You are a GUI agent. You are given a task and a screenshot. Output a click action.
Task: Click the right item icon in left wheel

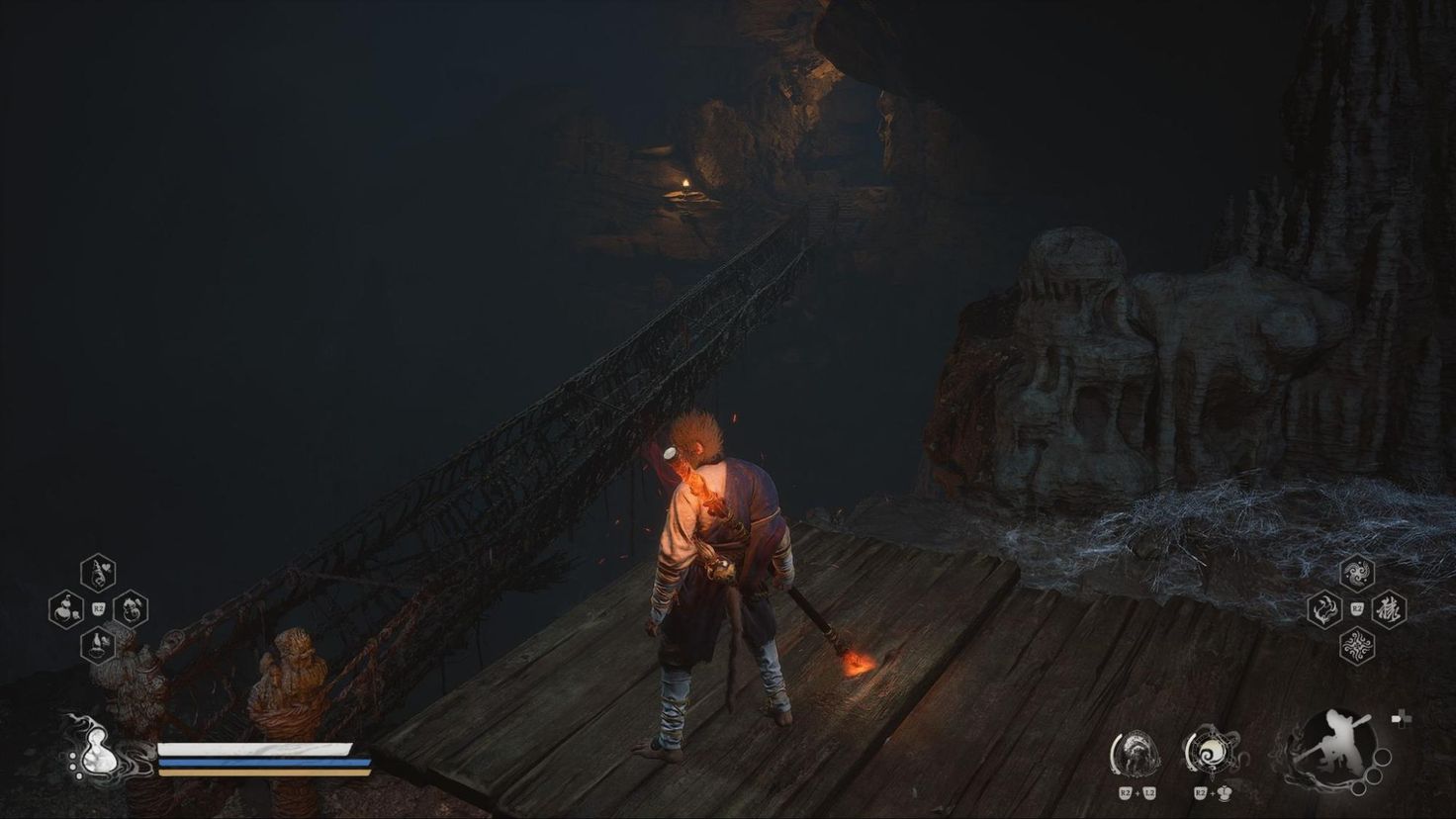(x=131, y=608)
